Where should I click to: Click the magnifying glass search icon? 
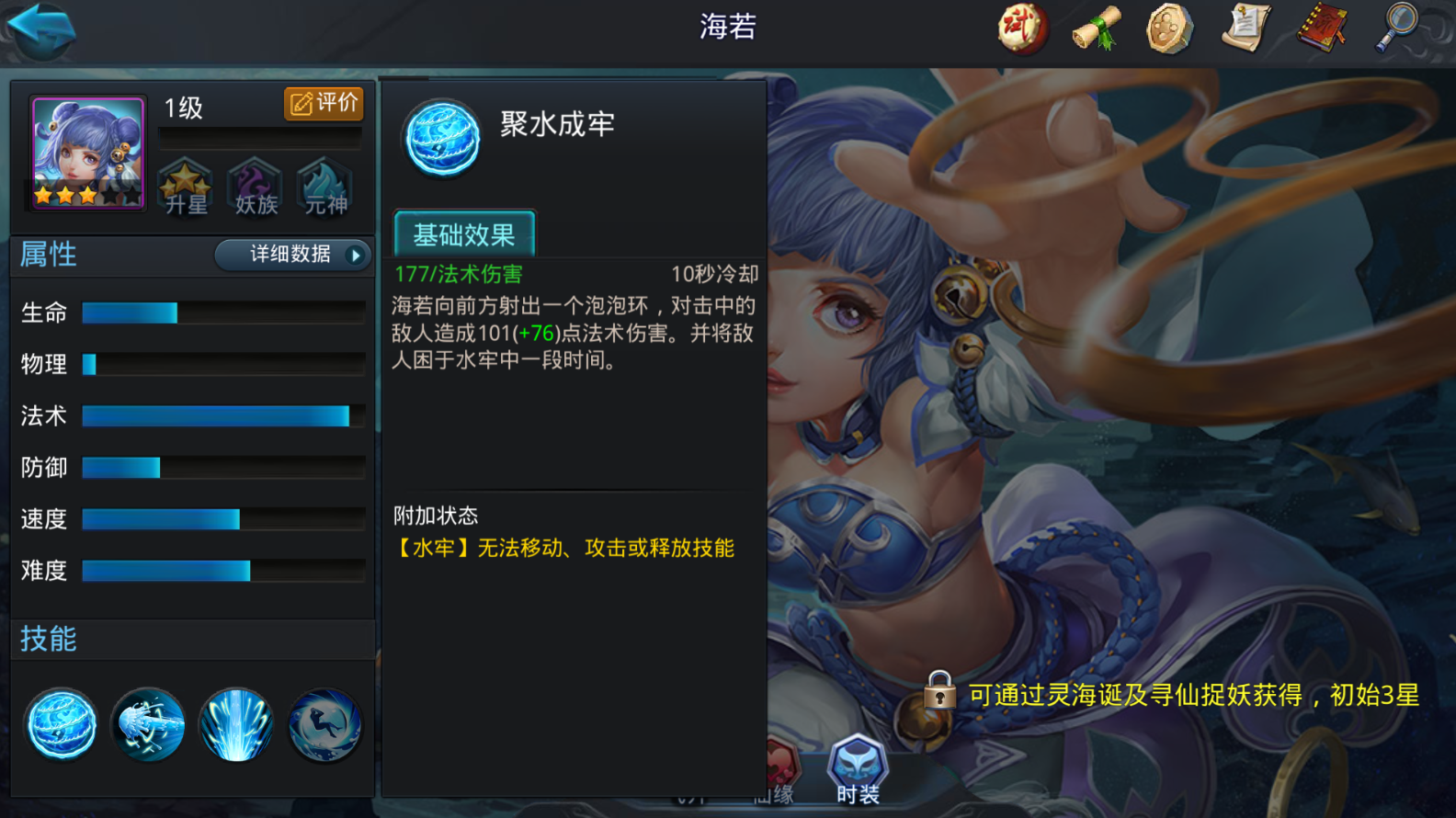click(1395, 28)
